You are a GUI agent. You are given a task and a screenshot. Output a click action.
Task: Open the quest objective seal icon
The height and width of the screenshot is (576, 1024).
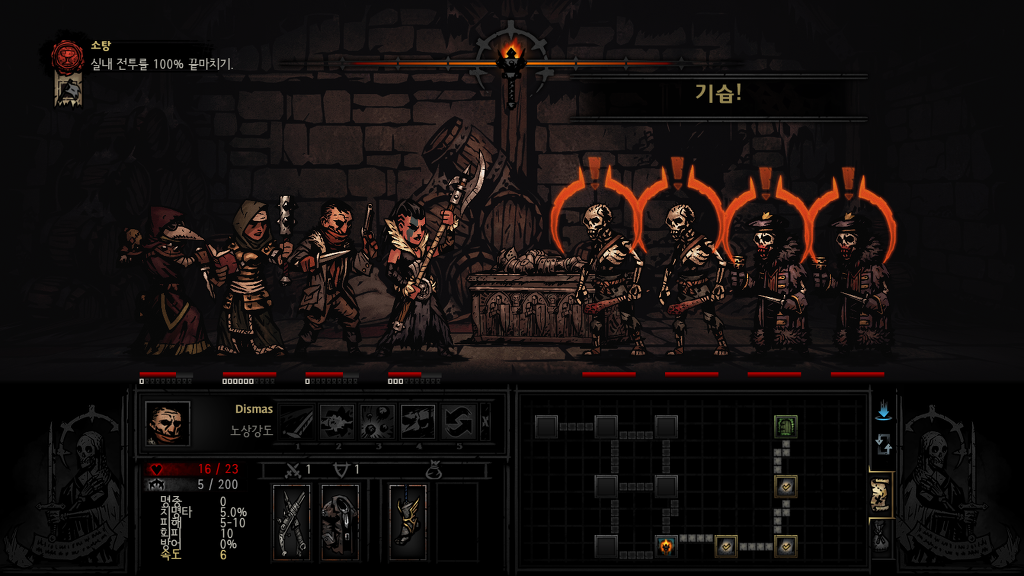click(69, 55)
